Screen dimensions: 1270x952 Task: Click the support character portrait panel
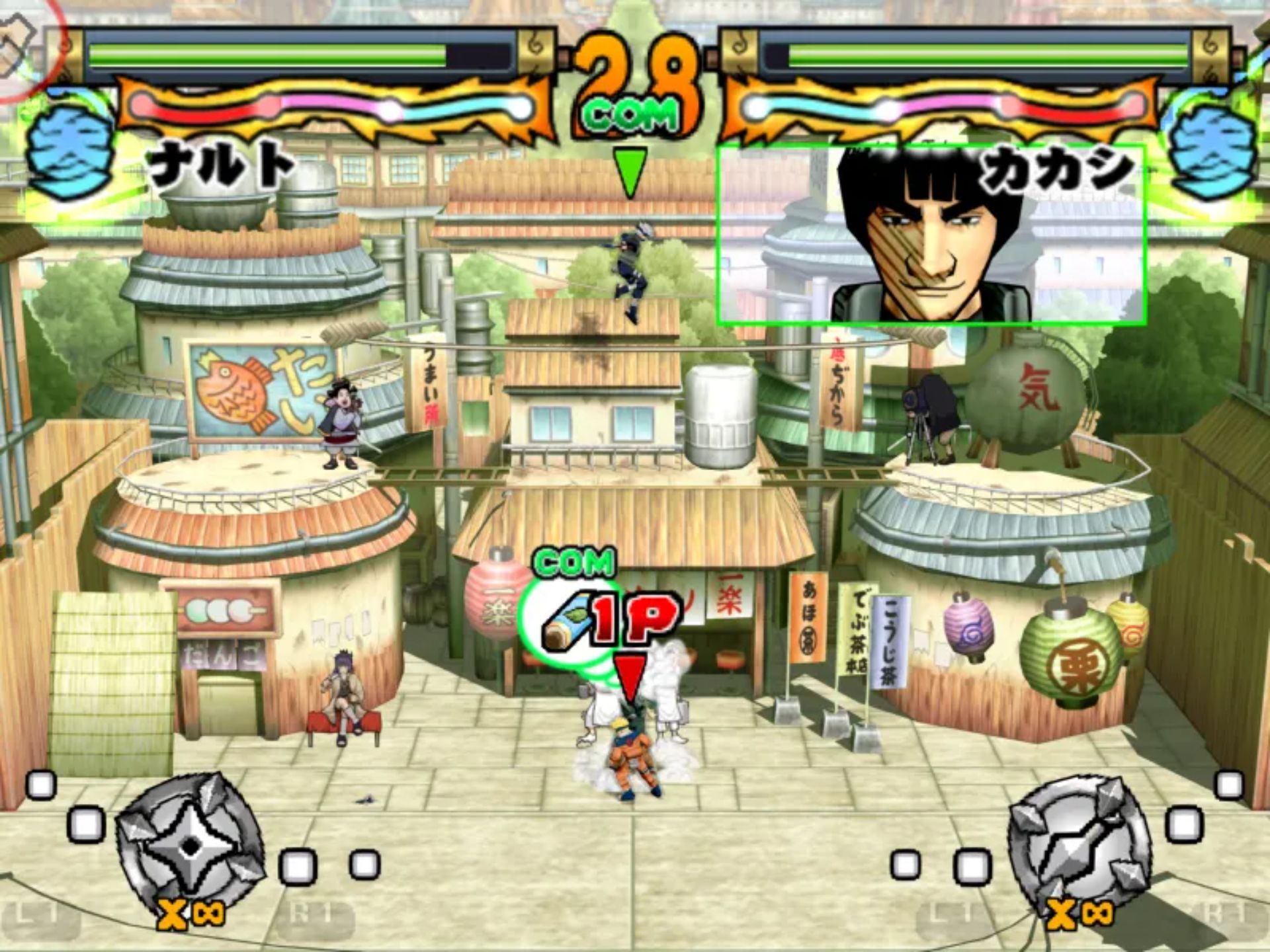[x=931, y=235]
